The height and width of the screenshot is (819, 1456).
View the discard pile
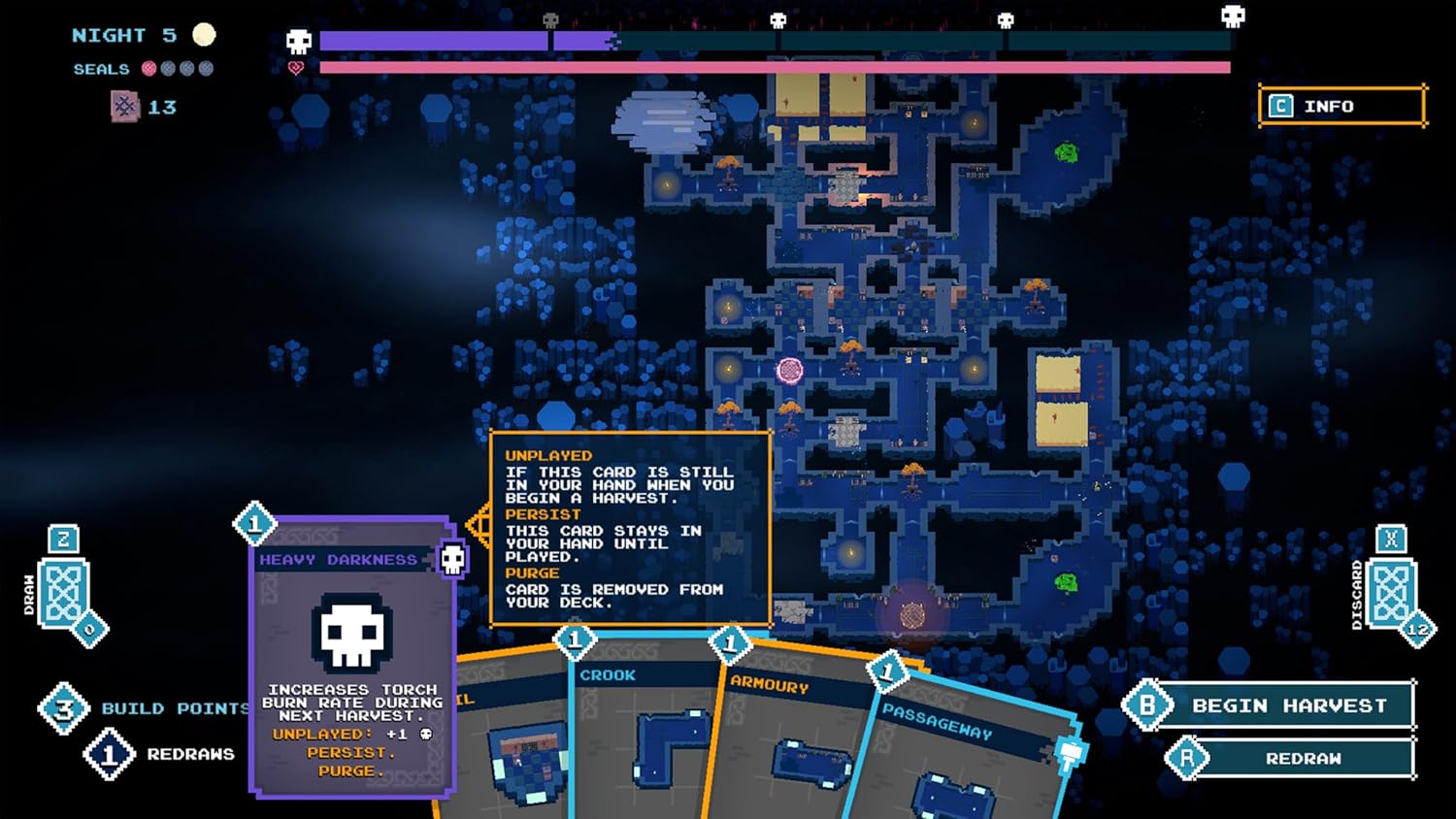coord(1390,592)
